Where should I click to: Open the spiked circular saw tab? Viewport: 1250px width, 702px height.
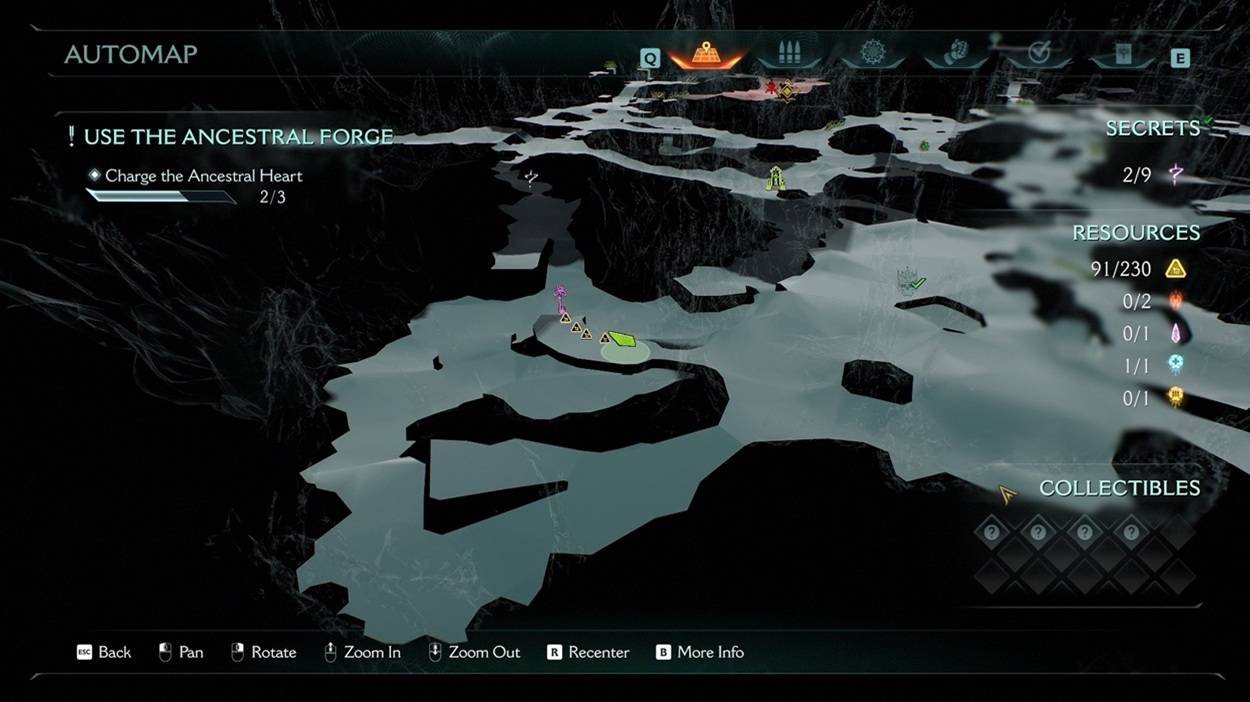click(874, 54)
